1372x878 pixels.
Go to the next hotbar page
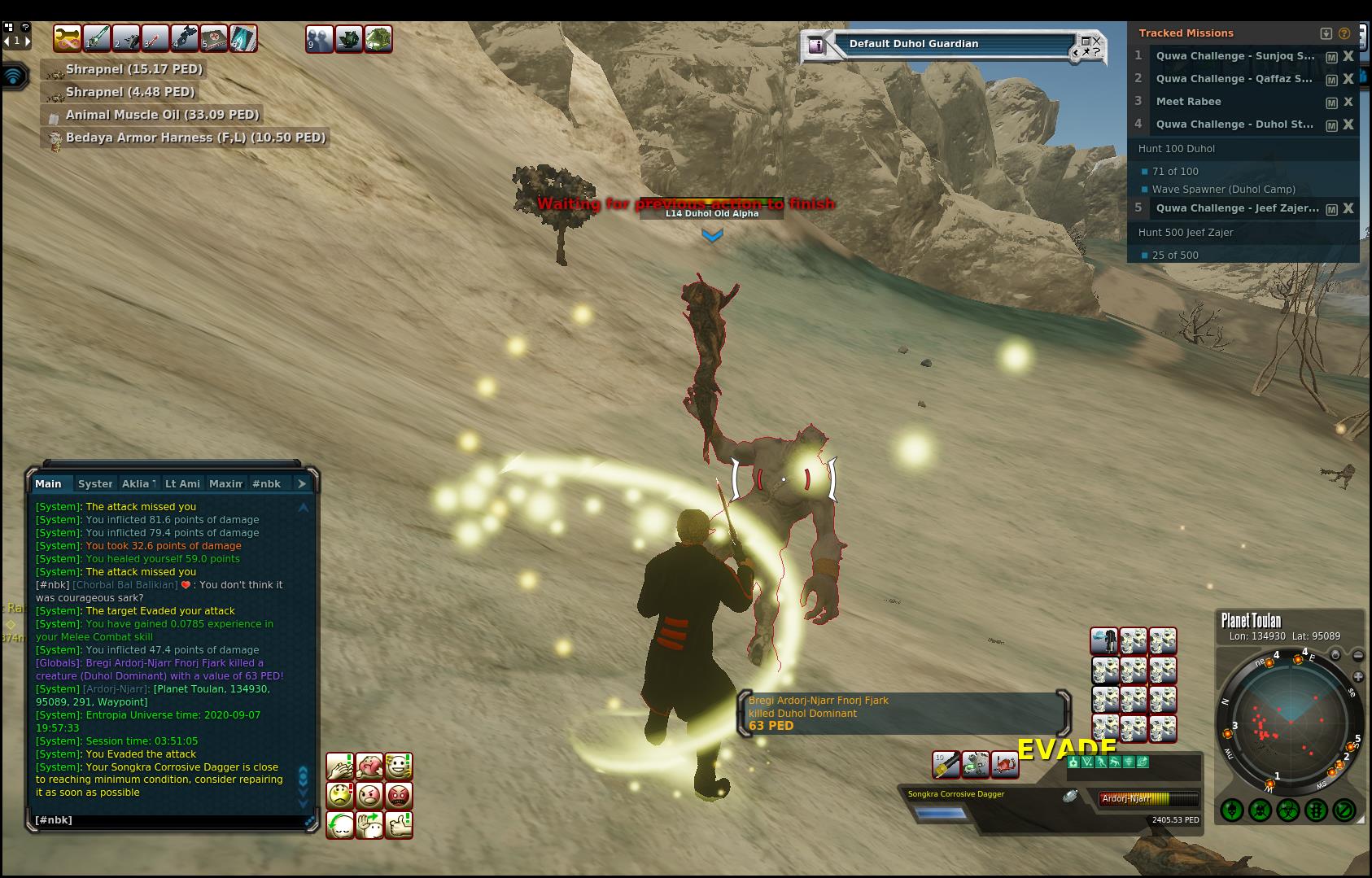point(28,41)
